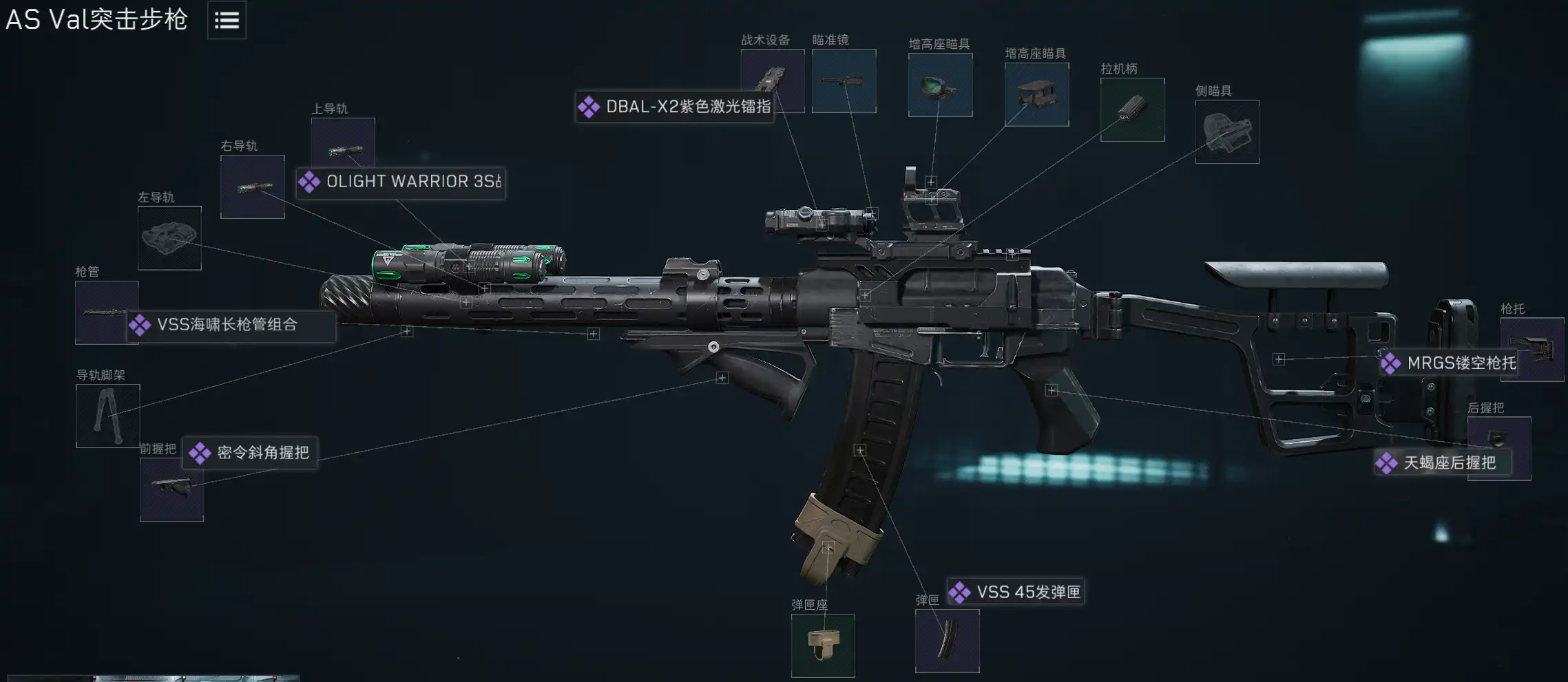
Task: Open the 上导轨 top rail slot
Action: pos(342,140)
